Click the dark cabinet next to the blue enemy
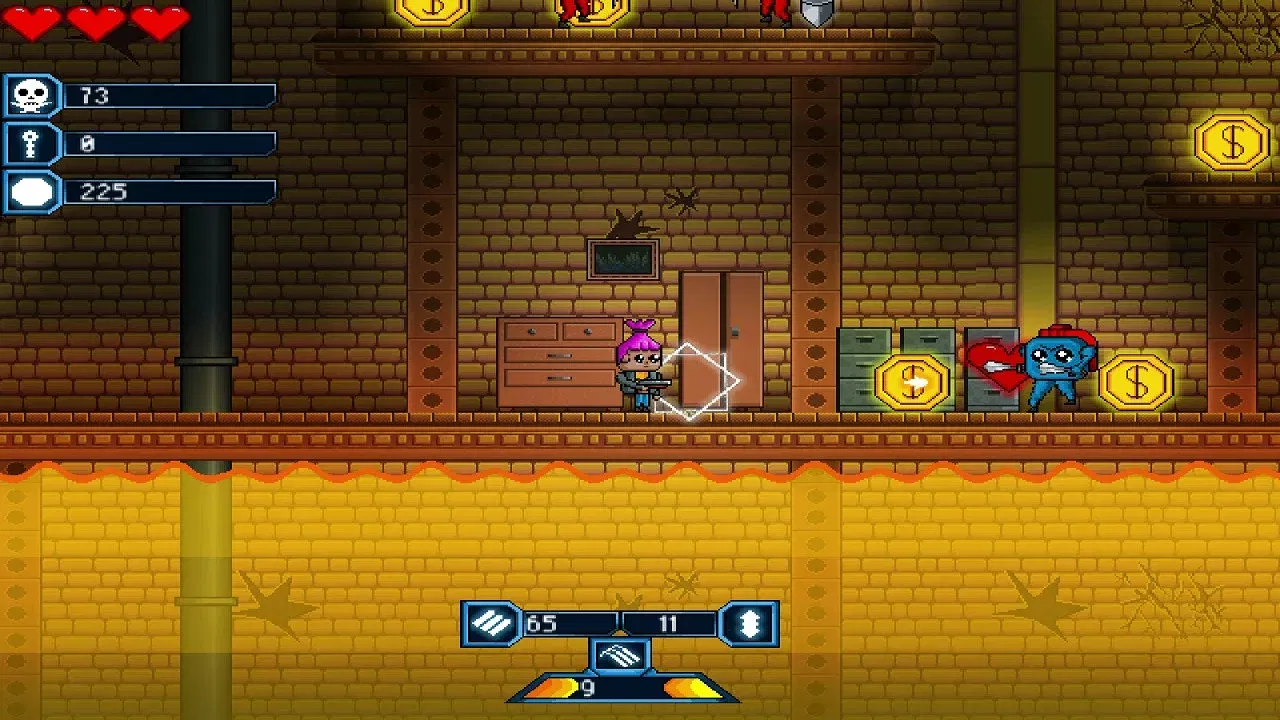 click(993, 368)
